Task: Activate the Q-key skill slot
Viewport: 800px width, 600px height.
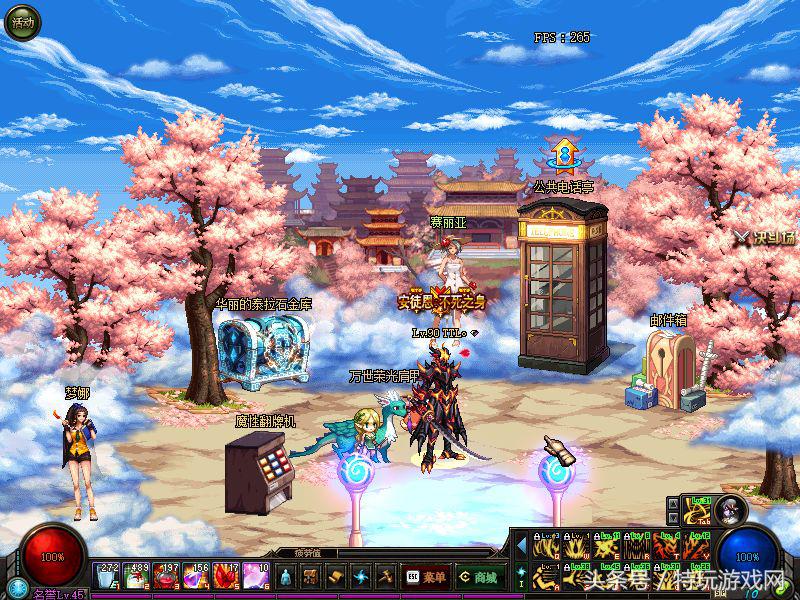Action: tap(546, 546)
